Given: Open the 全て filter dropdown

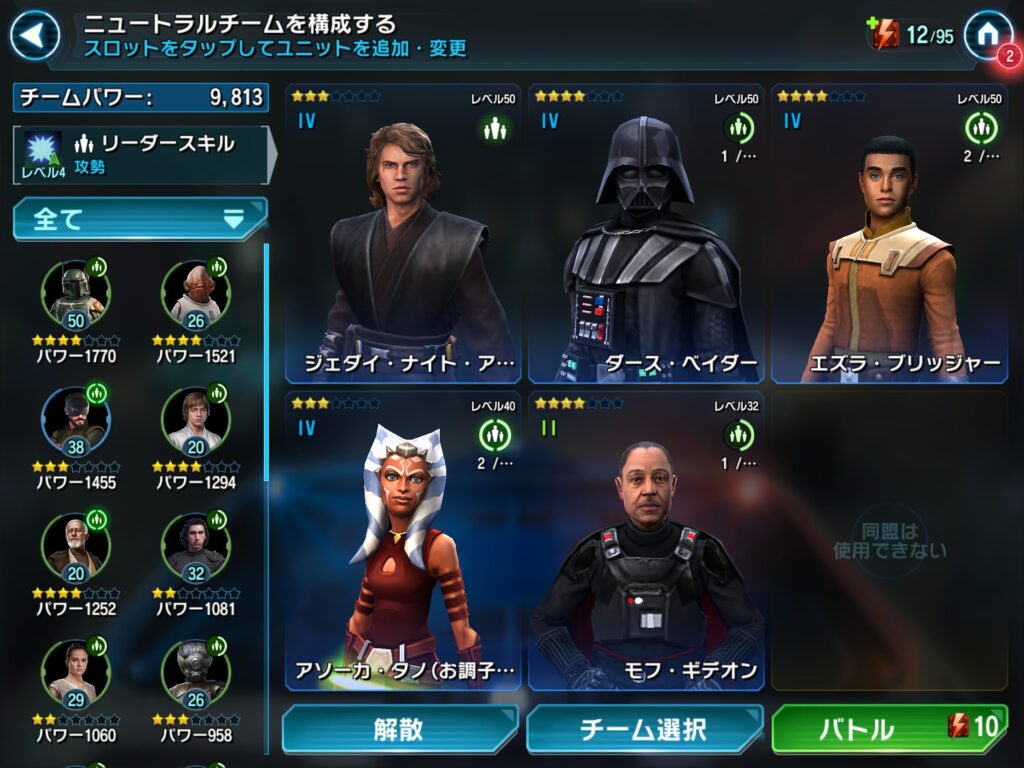Looking at the screenshot, I should (x=140, y=219).
